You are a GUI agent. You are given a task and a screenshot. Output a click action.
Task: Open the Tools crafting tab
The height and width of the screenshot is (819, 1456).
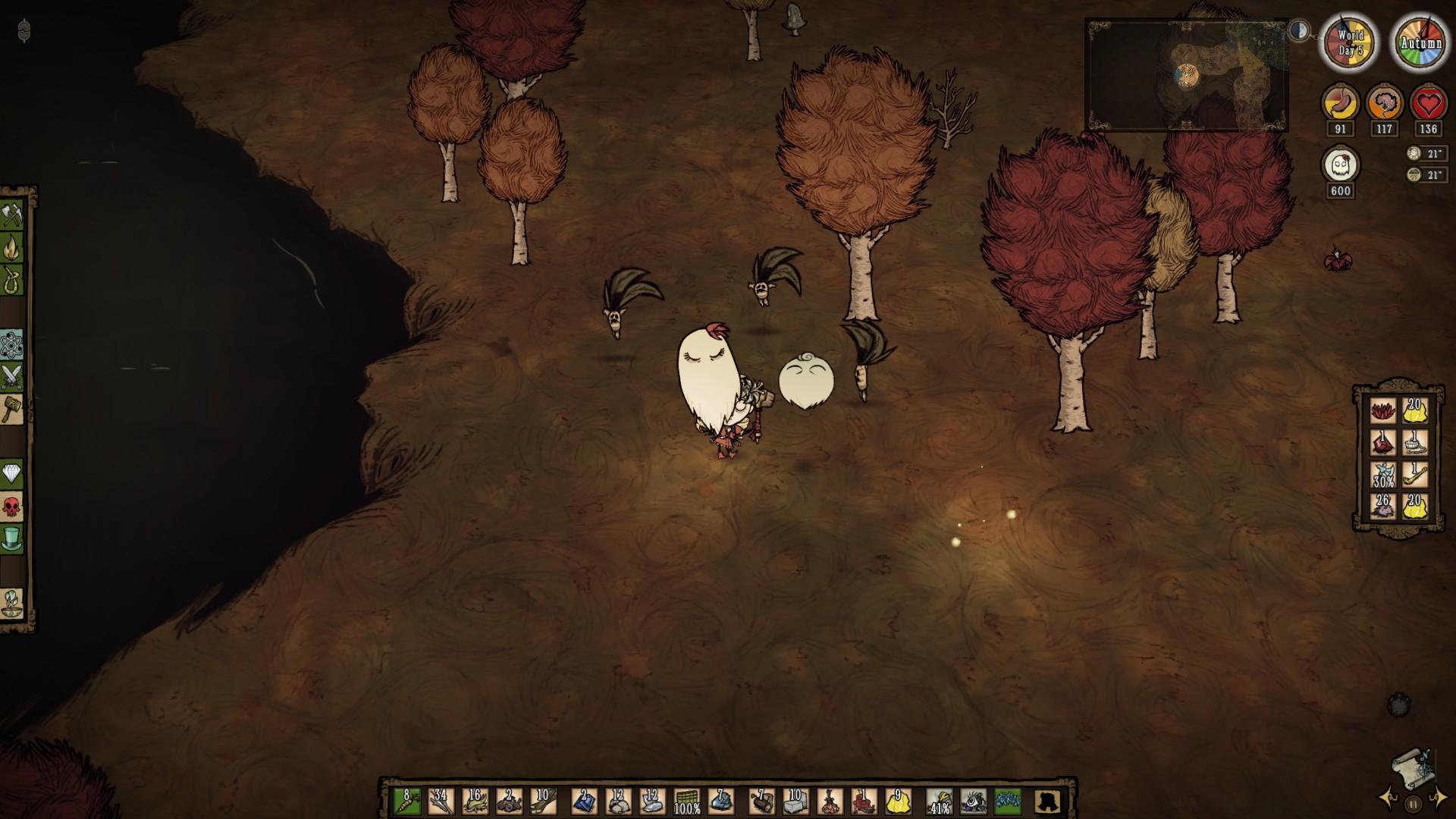tap(13, 215)
